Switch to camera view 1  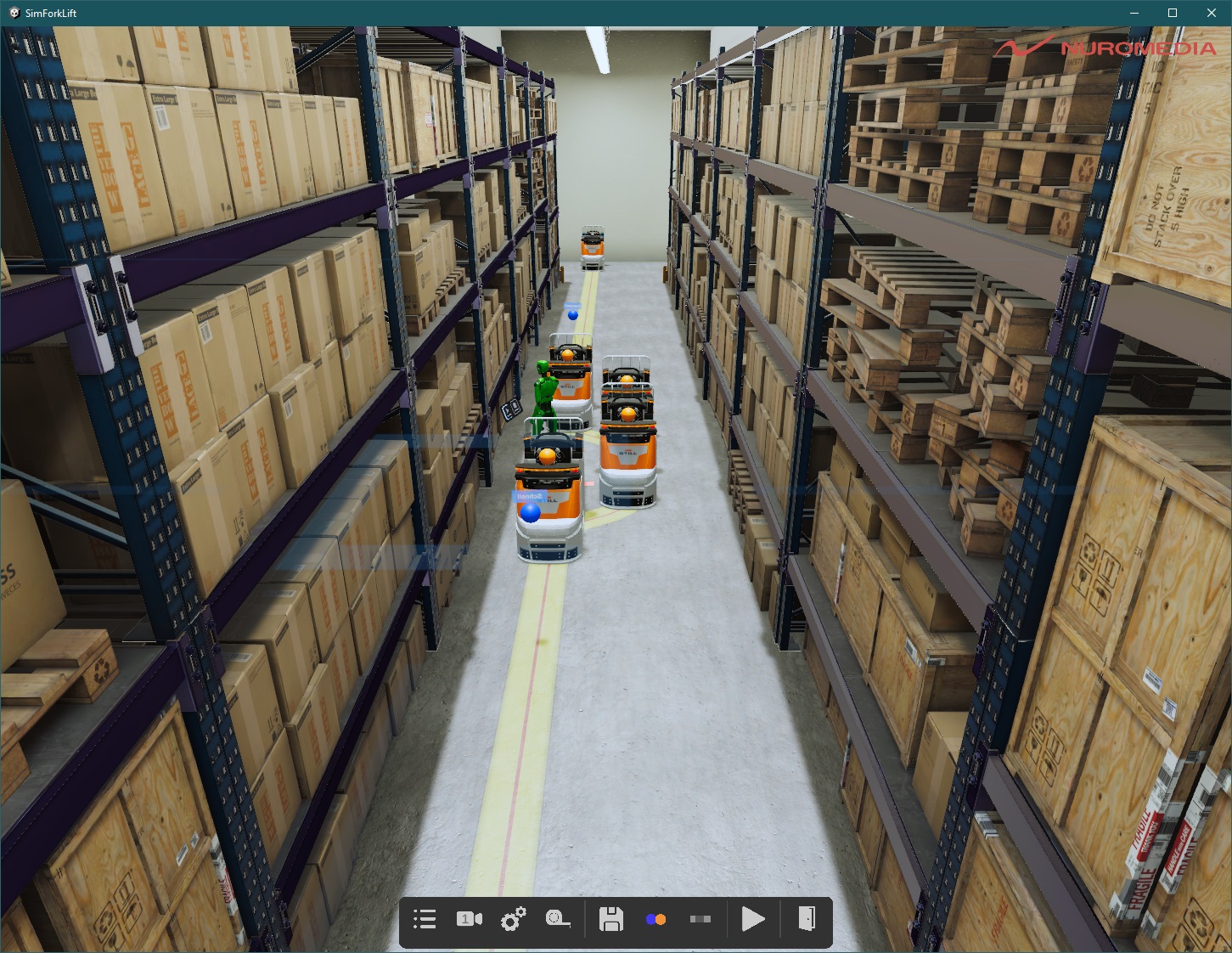470,919
